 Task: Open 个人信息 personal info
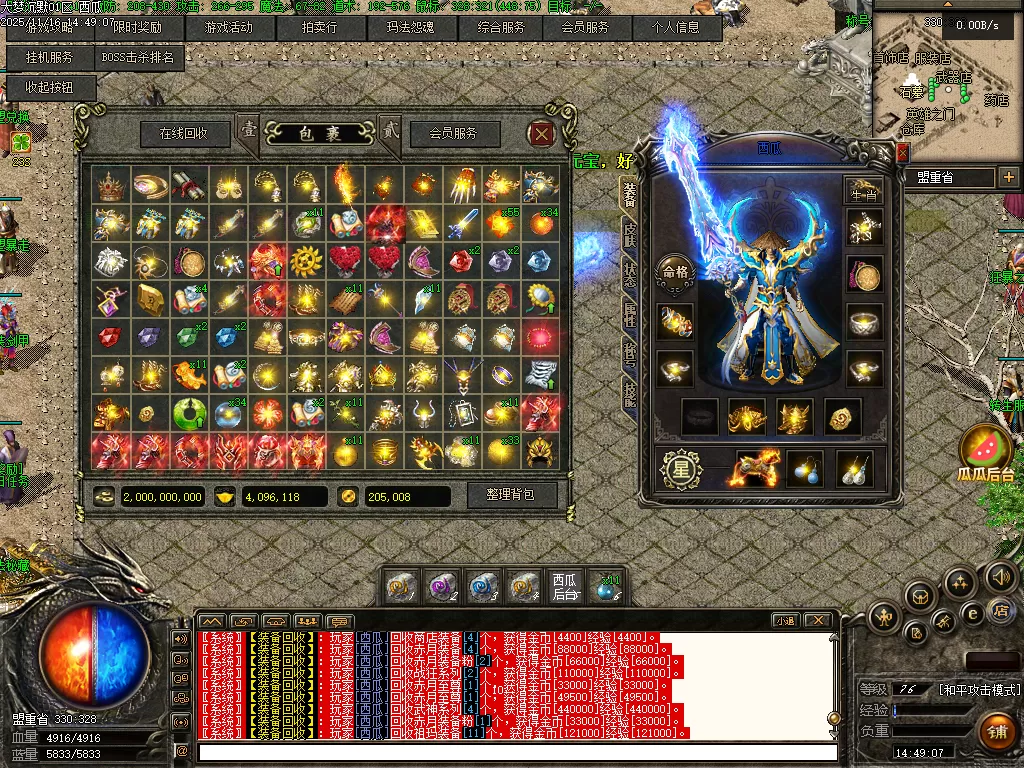[x=676, y=28]
